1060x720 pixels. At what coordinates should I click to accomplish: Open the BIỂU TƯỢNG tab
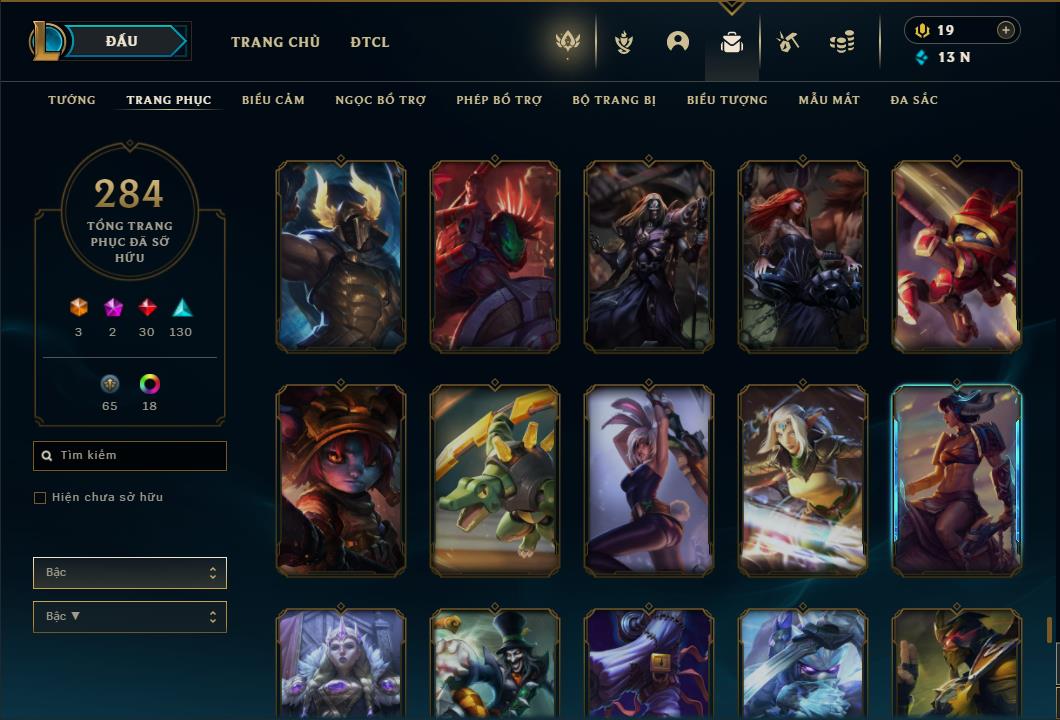(727, 100)
